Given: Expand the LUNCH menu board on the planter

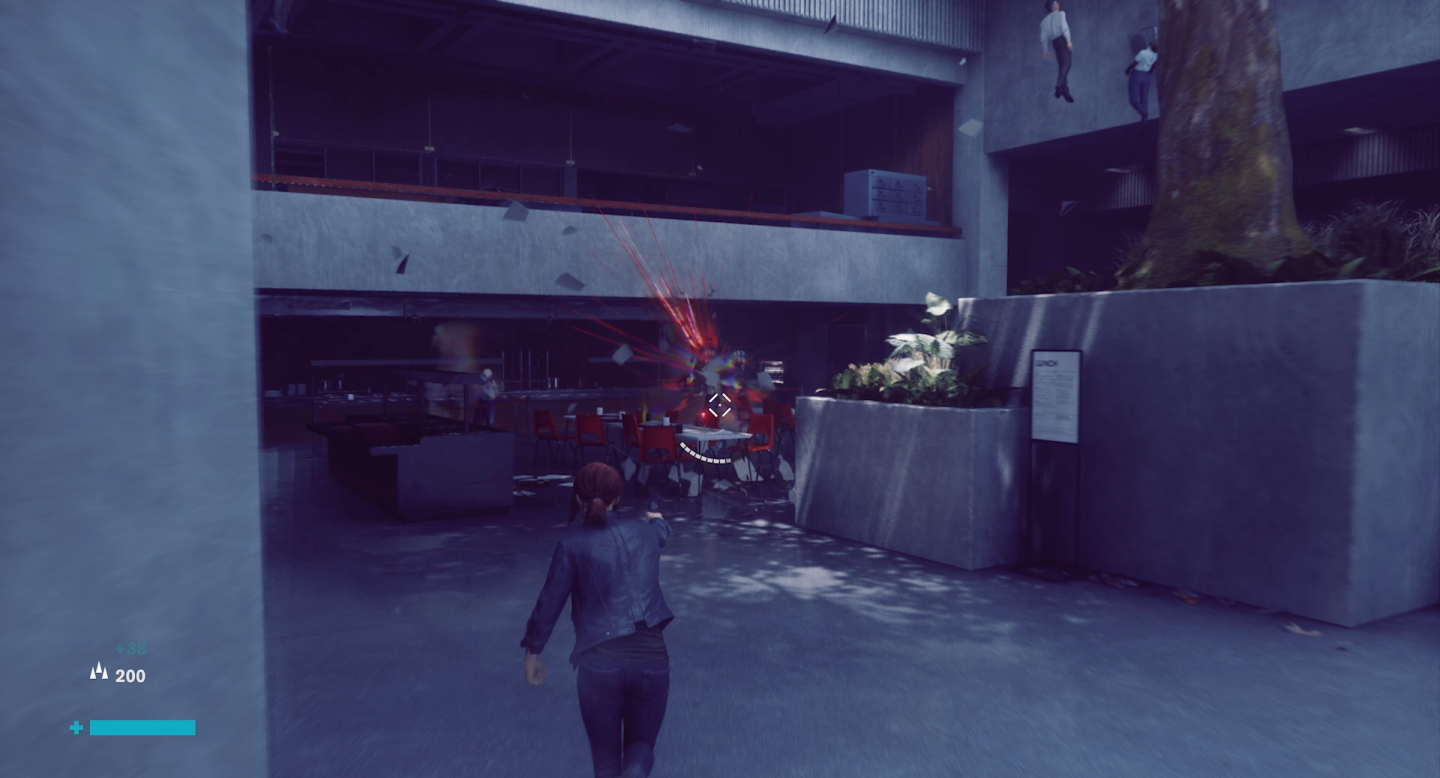Looking at the screenshot, I should click(1055, 395).
